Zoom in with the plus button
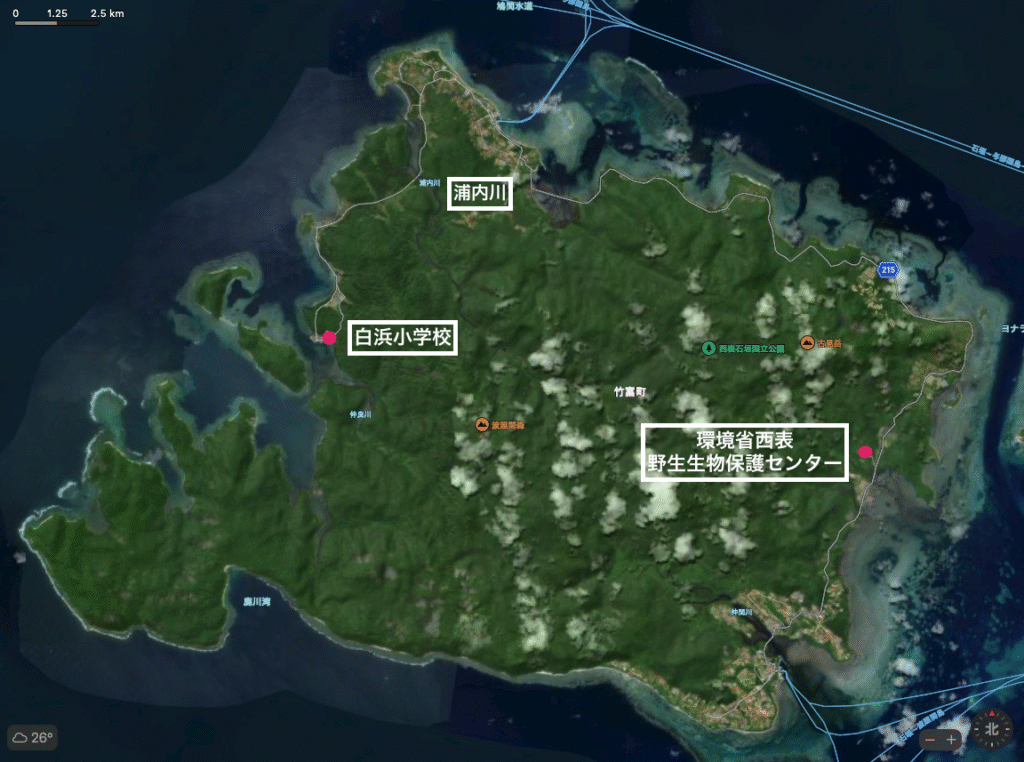 tap(952, 740)
